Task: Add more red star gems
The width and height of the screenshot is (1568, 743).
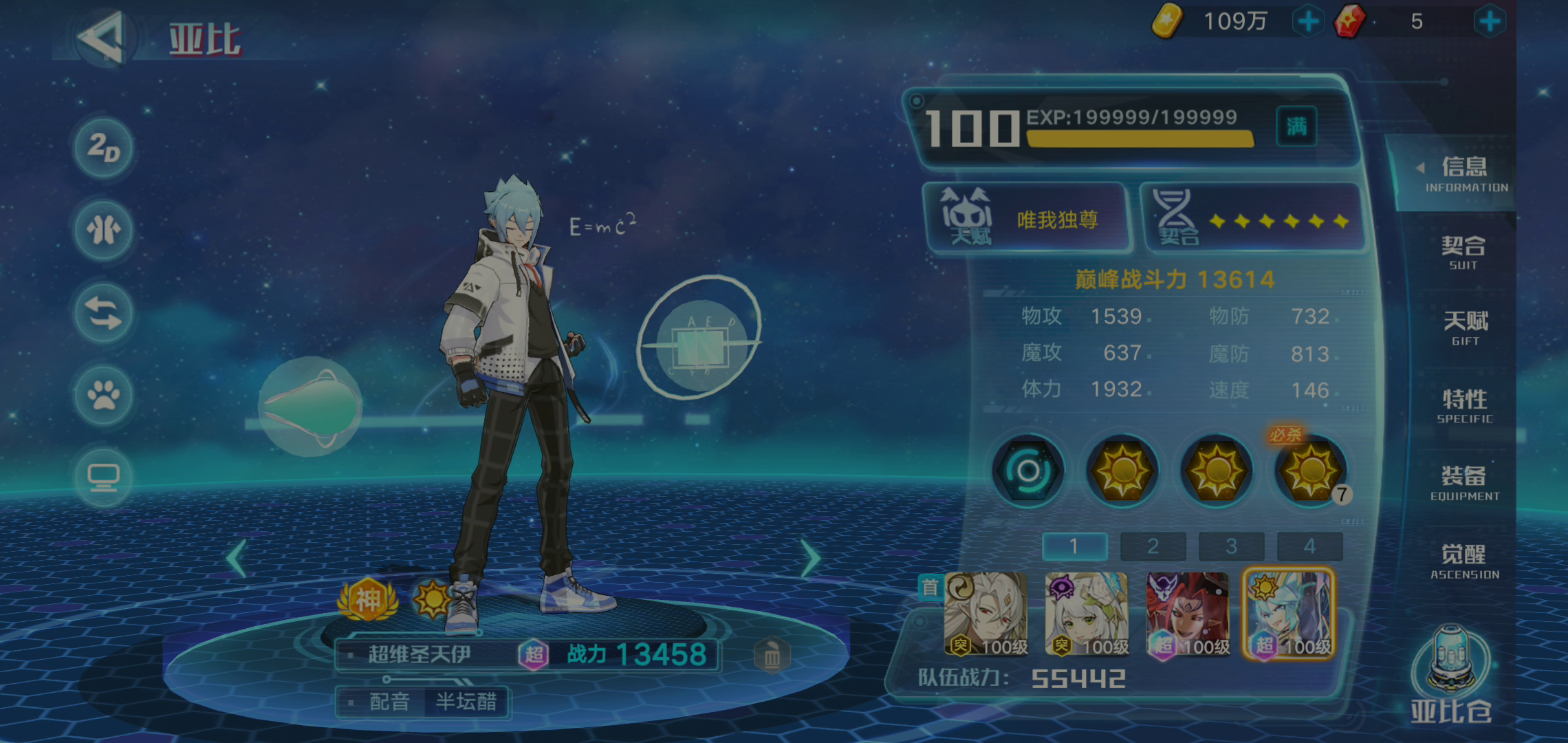Action: (x=1490, y=21)
